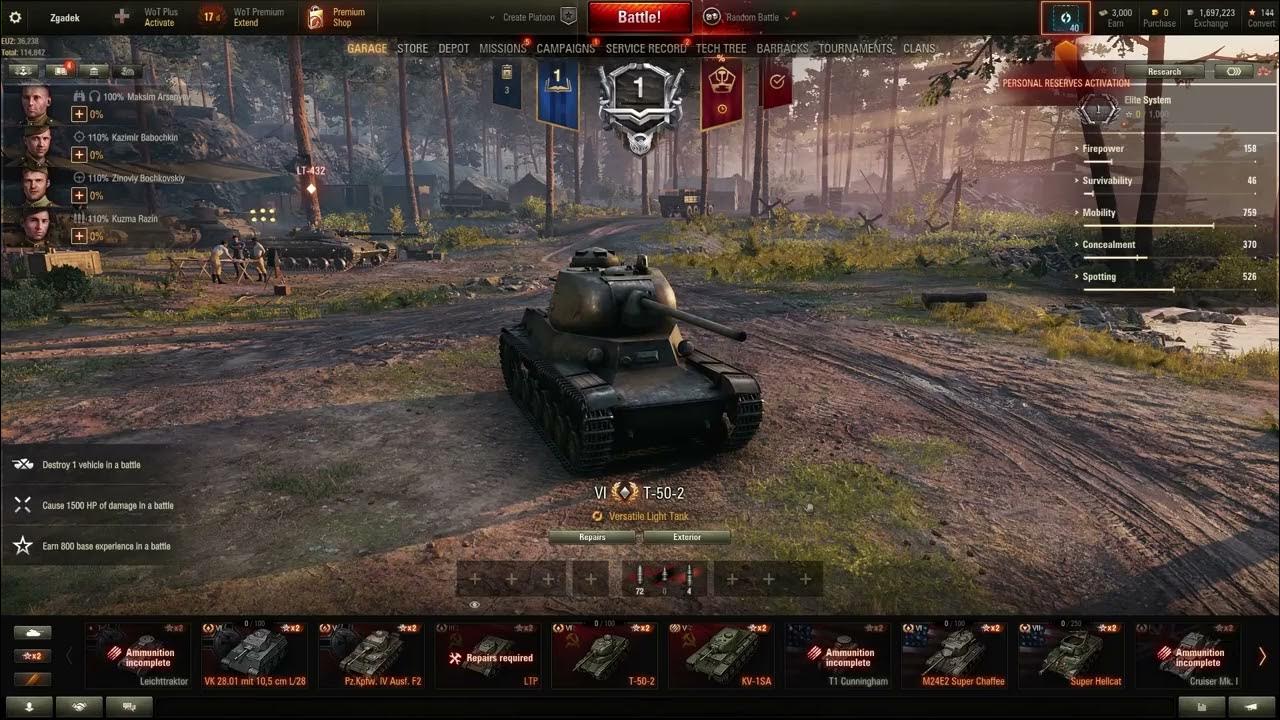Select the KV-1SA in the vehicle carousel
This screenshot has height=720, width=1280.
click(720, 656)
